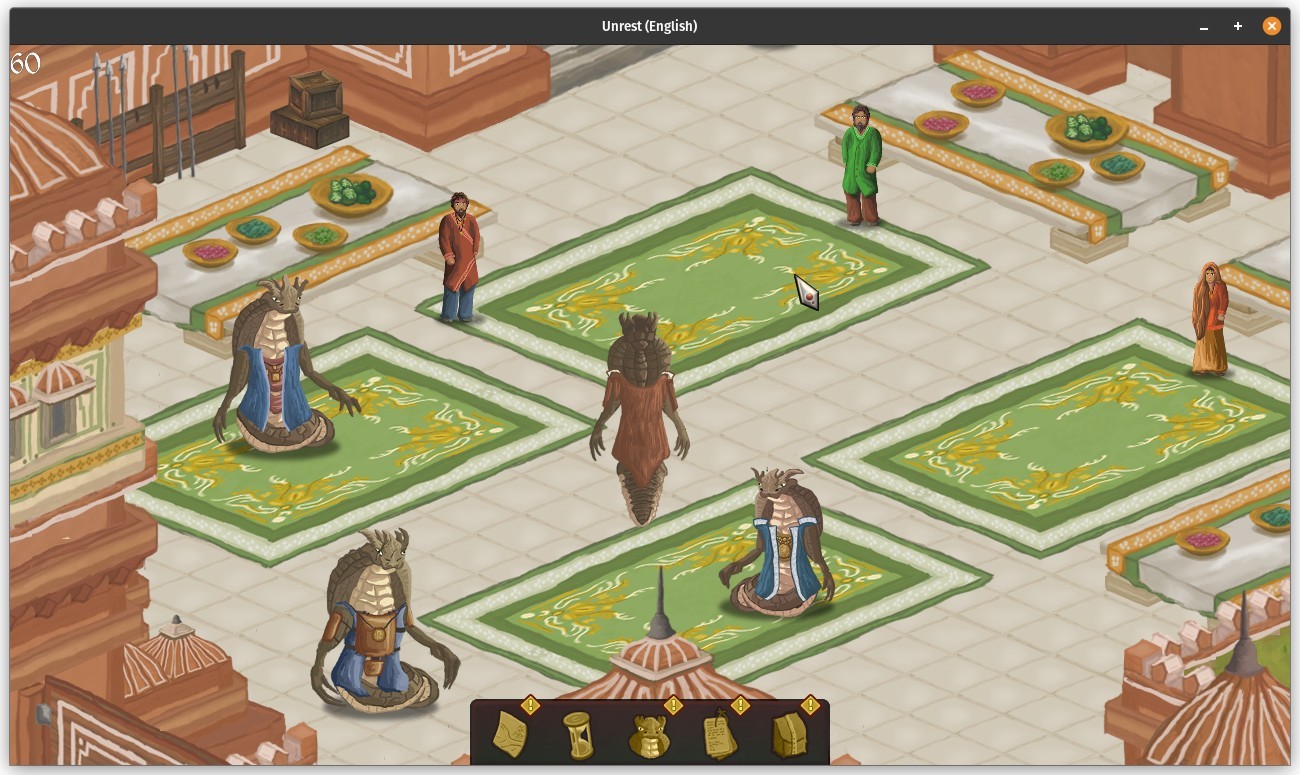Open the map from the bottom toolbar
The height and width of the screenshot is (775, 1300).
point(511,735)
